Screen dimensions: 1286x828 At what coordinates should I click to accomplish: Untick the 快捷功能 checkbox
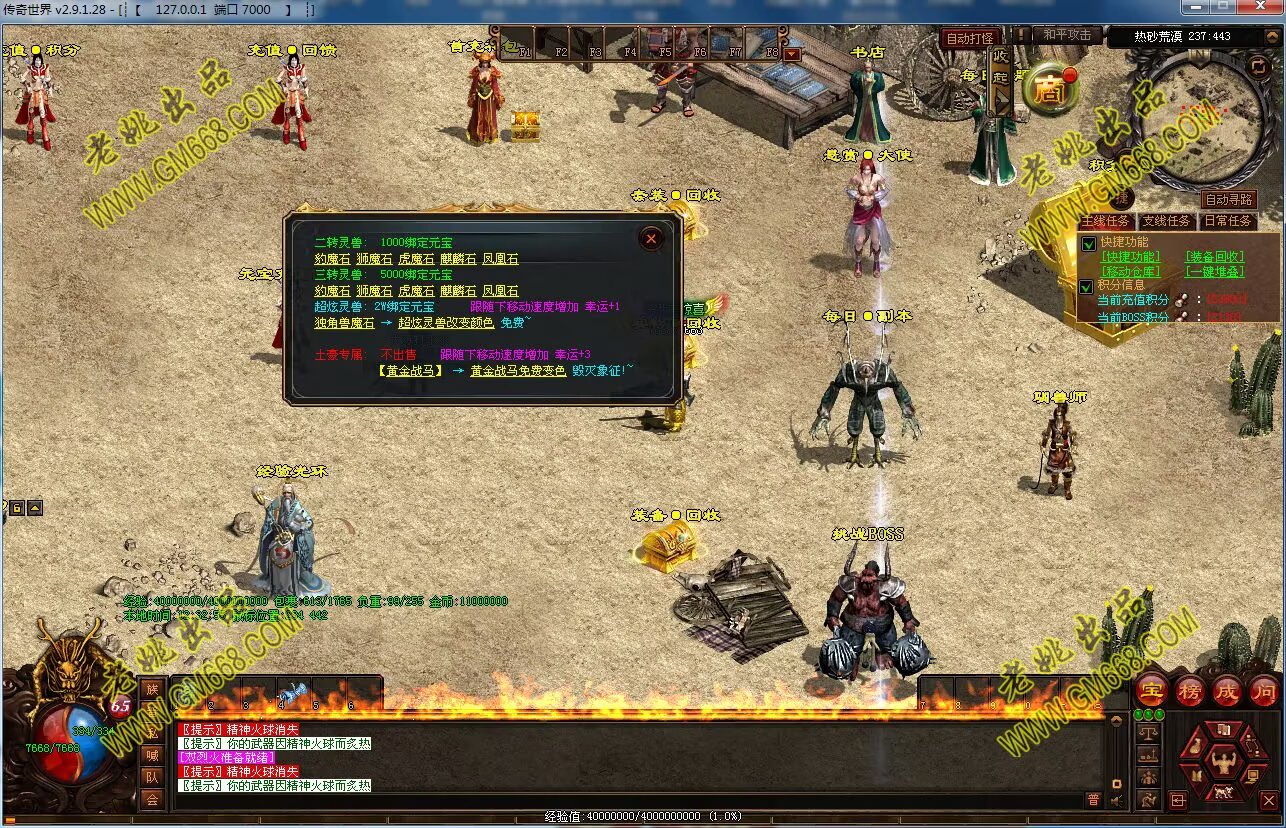point(1088,243)
